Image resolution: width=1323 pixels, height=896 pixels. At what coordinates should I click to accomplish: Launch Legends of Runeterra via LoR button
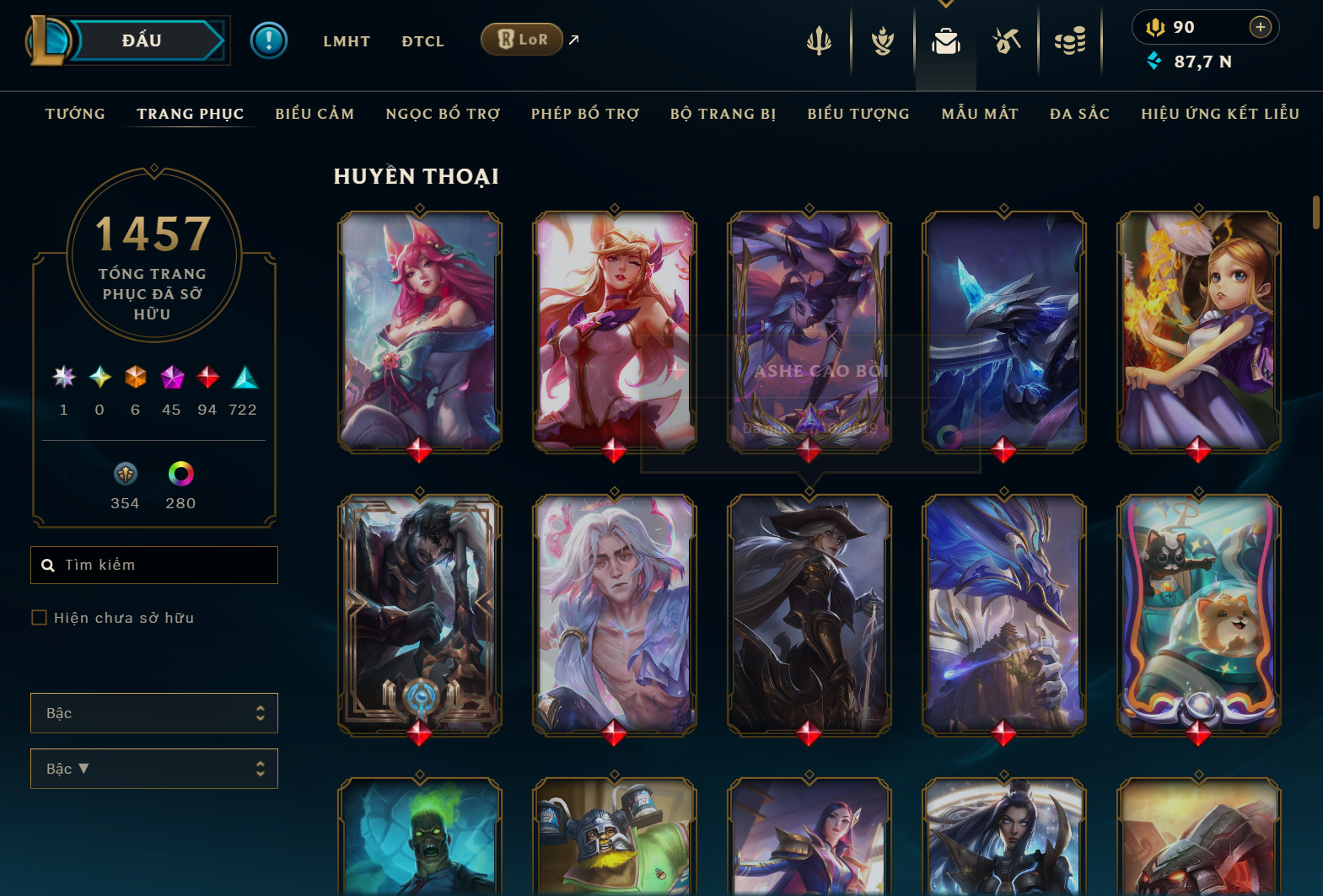(521, 39)
